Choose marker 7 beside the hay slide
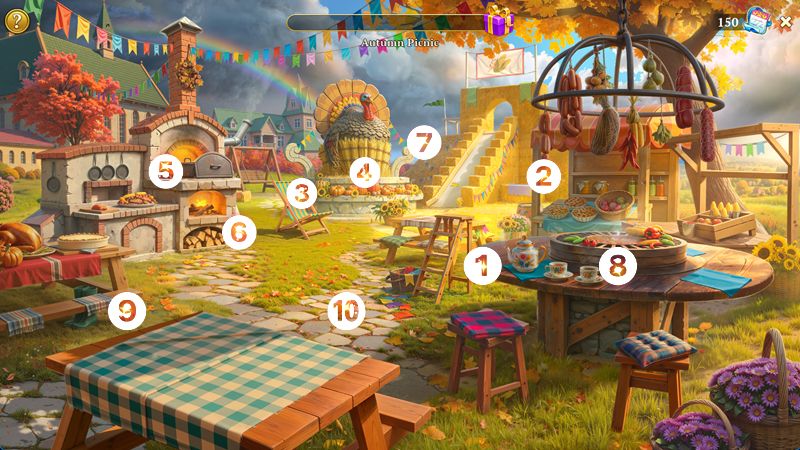 tap(424, 143)
